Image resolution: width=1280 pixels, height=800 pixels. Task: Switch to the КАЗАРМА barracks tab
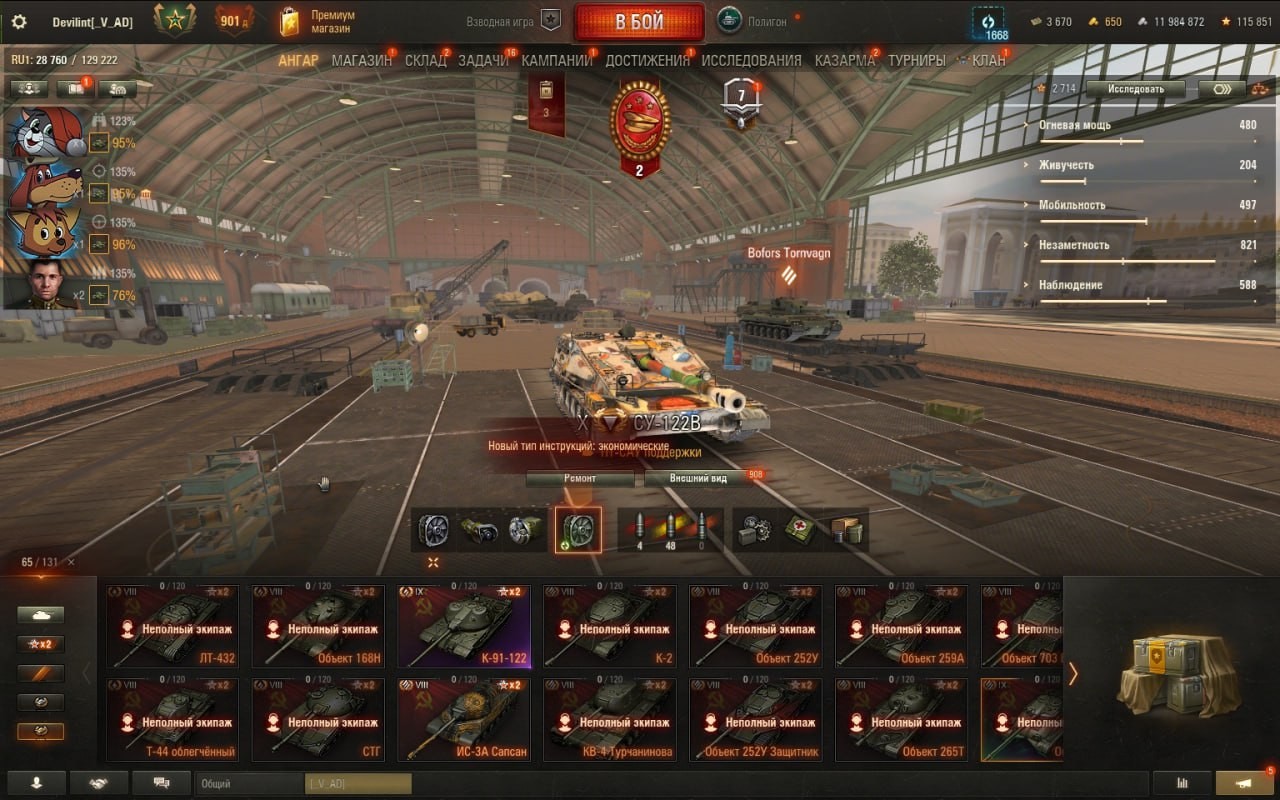click(845, 60)
